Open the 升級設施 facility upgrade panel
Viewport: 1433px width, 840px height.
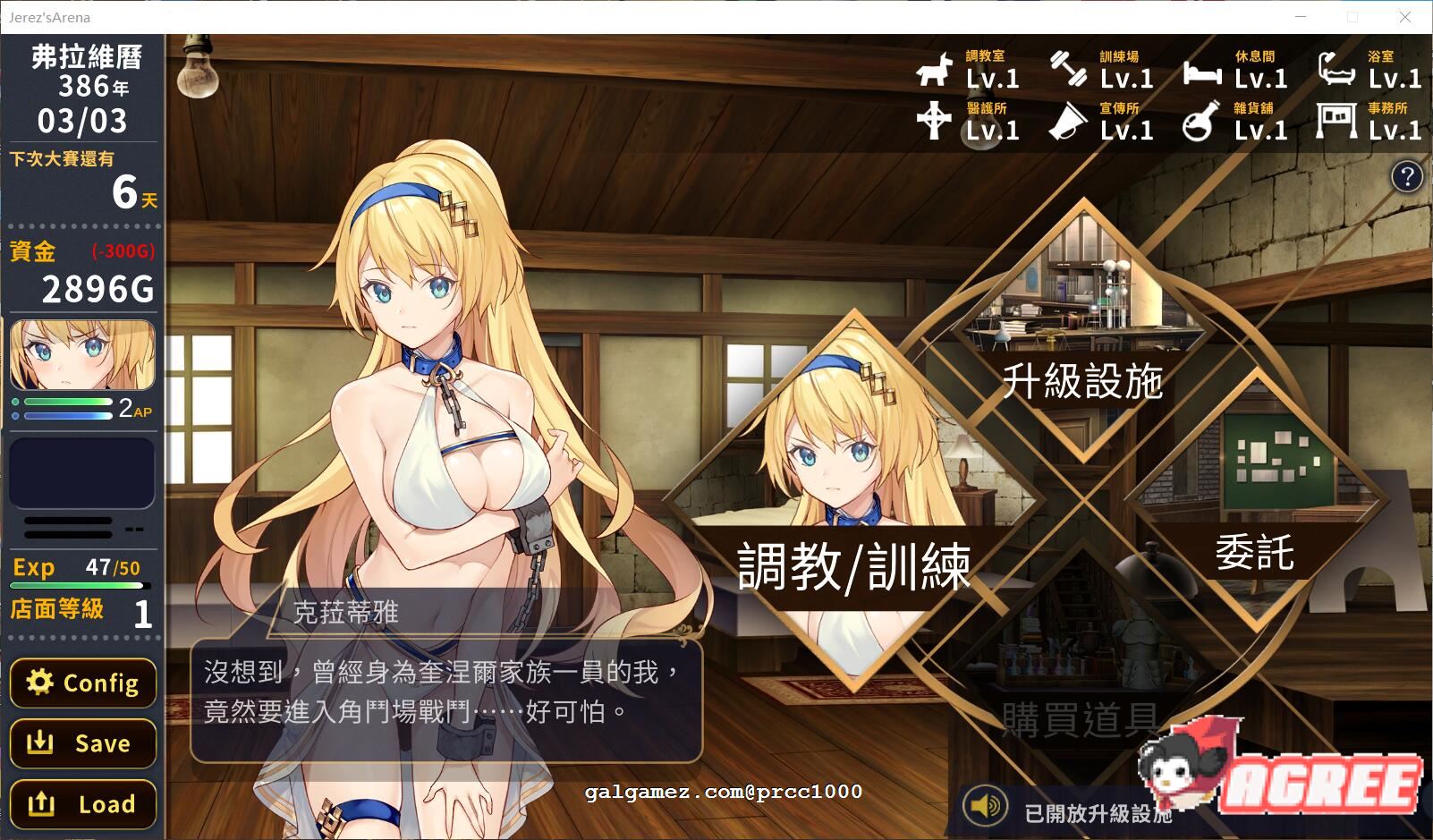[x=1083, y=378]
